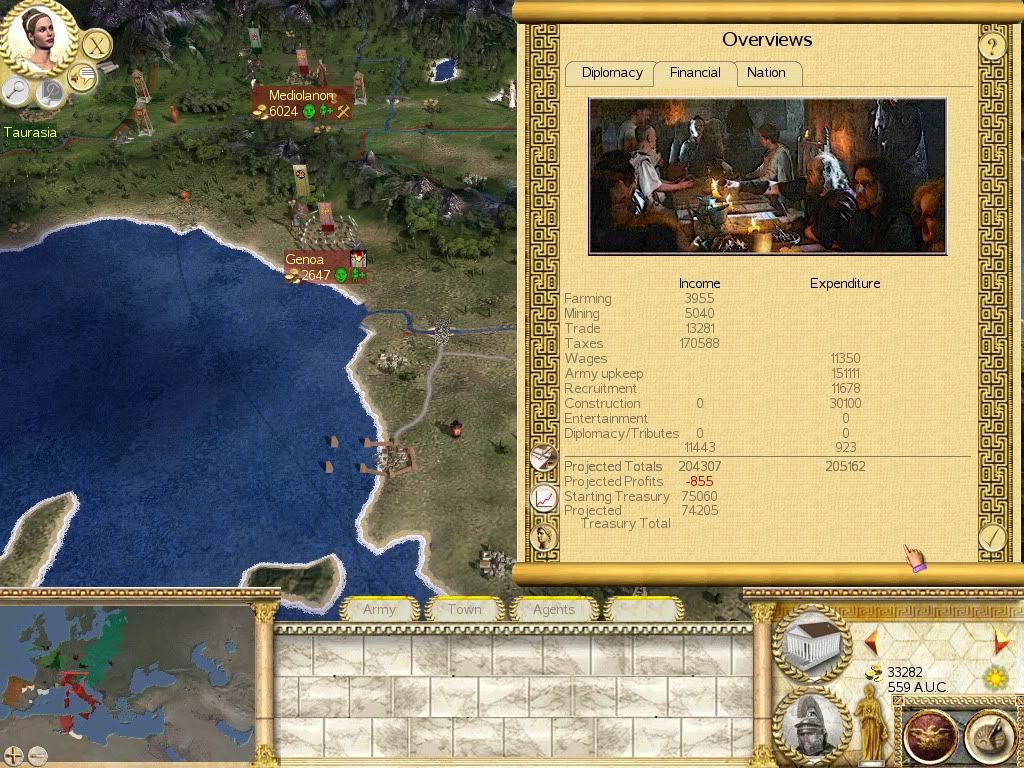Select the Financial tab
The width and height of the screenshot is (1024, 768).
[695, 73]
